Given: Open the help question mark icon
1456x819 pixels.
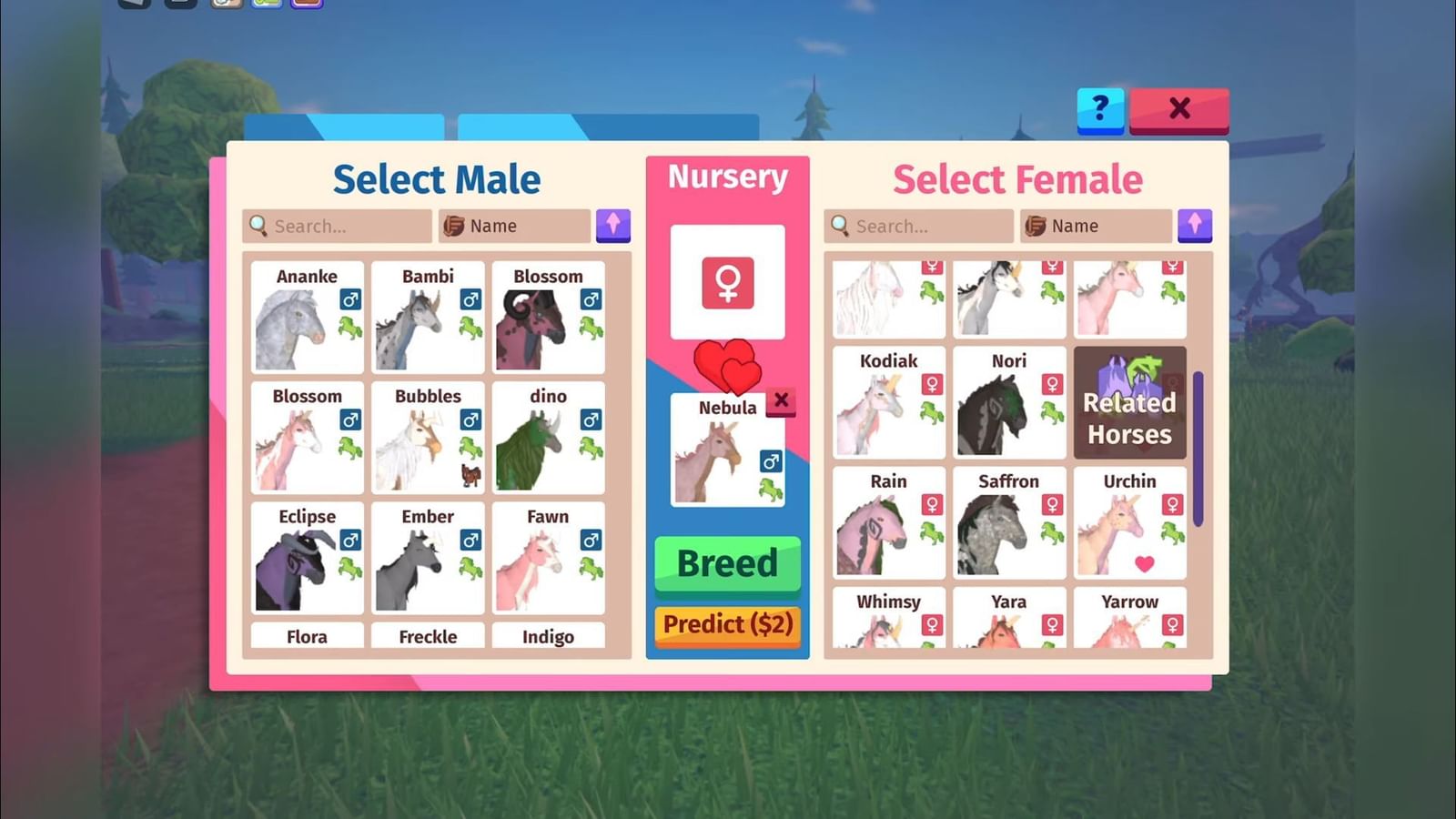Looking at the screenshot, I should pyautogui.click(x=1101, y=110).
